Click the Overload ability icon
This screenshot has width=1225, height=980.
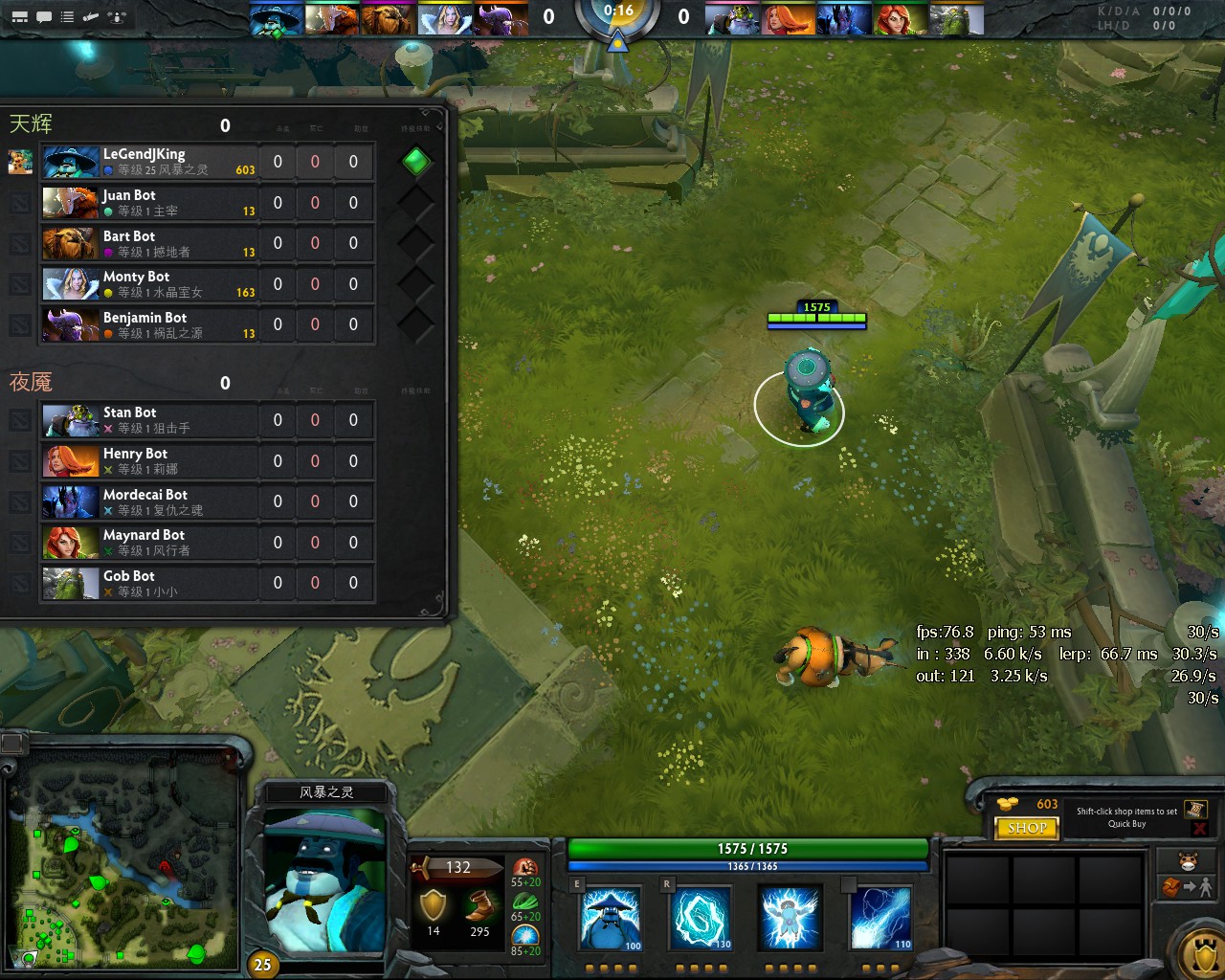point(790,917)
